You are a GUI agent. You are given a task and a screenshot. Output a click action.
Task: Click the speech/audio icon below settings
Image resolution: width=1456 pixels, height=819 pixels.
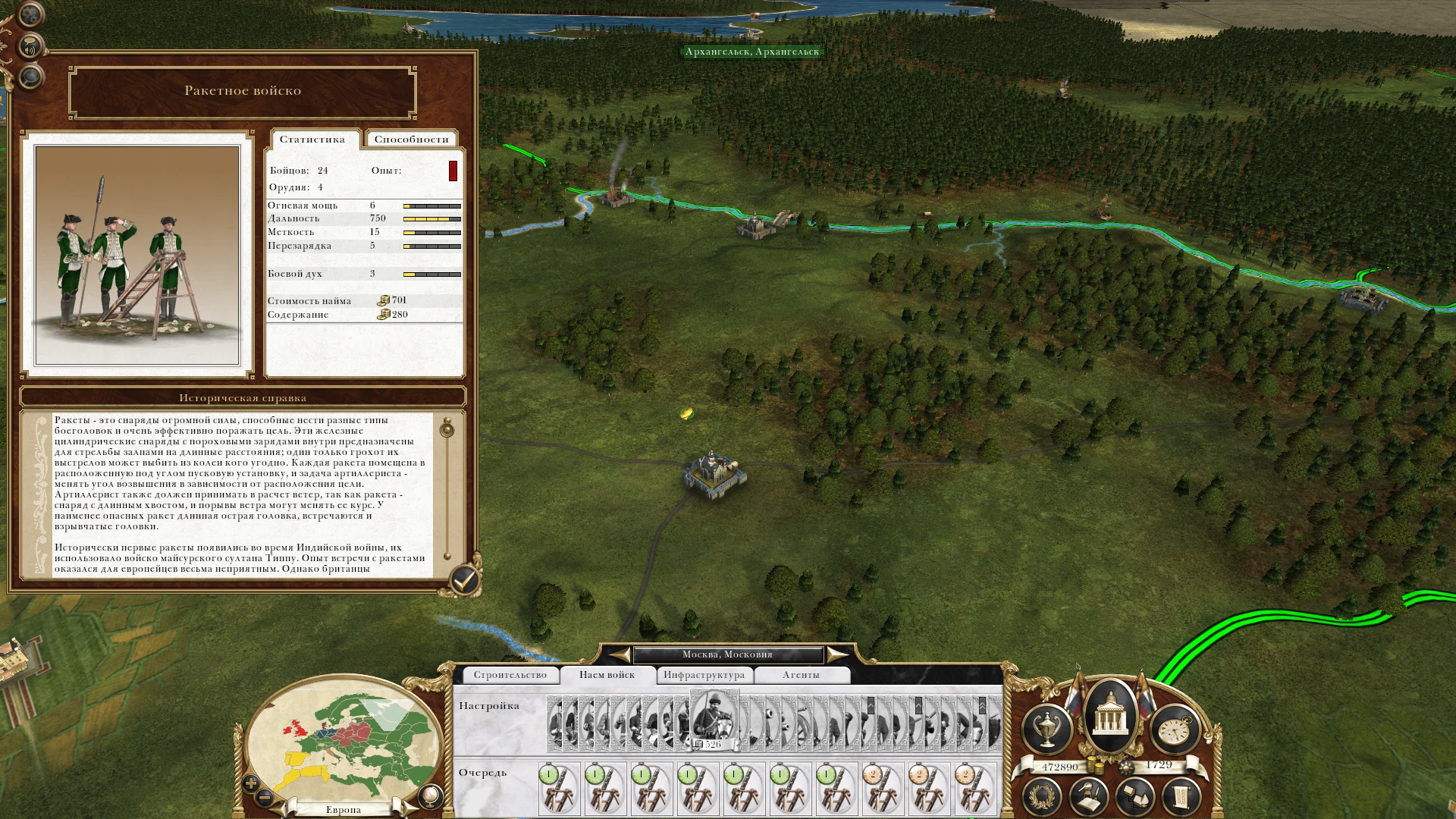(30, 45)
